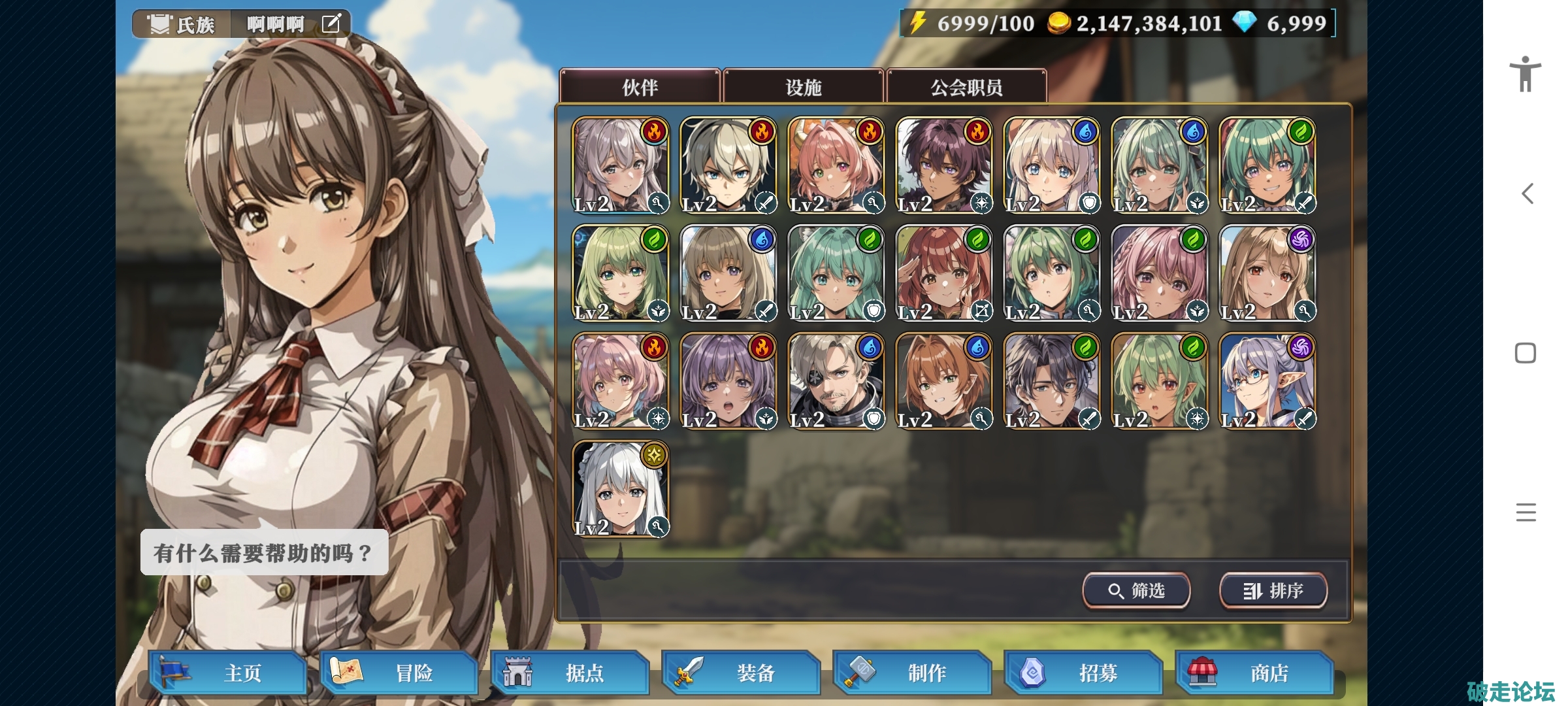The width and height of the screenshot is (1568, 706).
Task: Select the white-haired maid portrait
Action: pos(620,489)
